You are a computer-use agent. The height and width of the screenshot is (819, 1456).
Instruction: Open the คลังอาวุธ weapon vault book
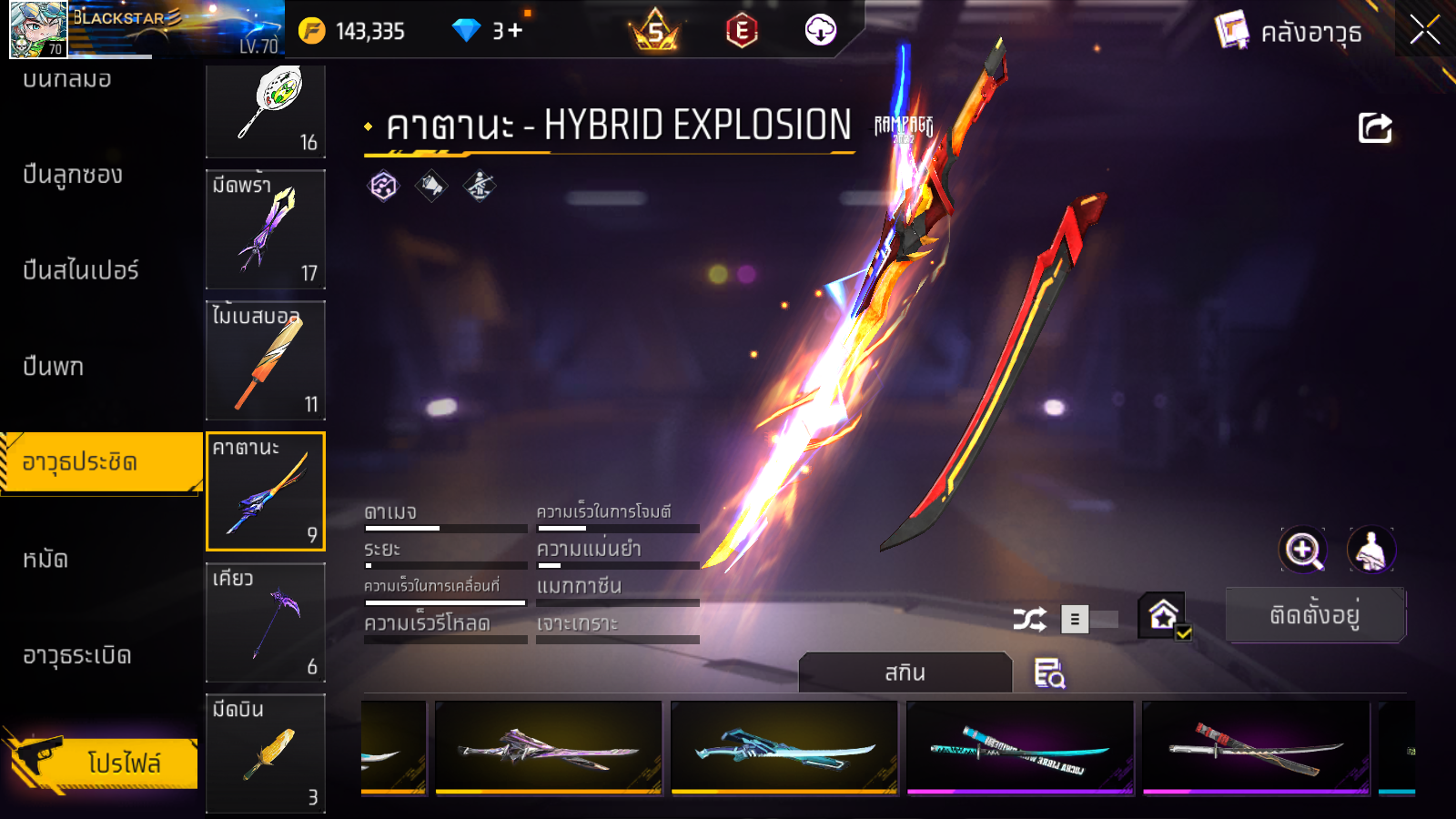coord(1289,32)
